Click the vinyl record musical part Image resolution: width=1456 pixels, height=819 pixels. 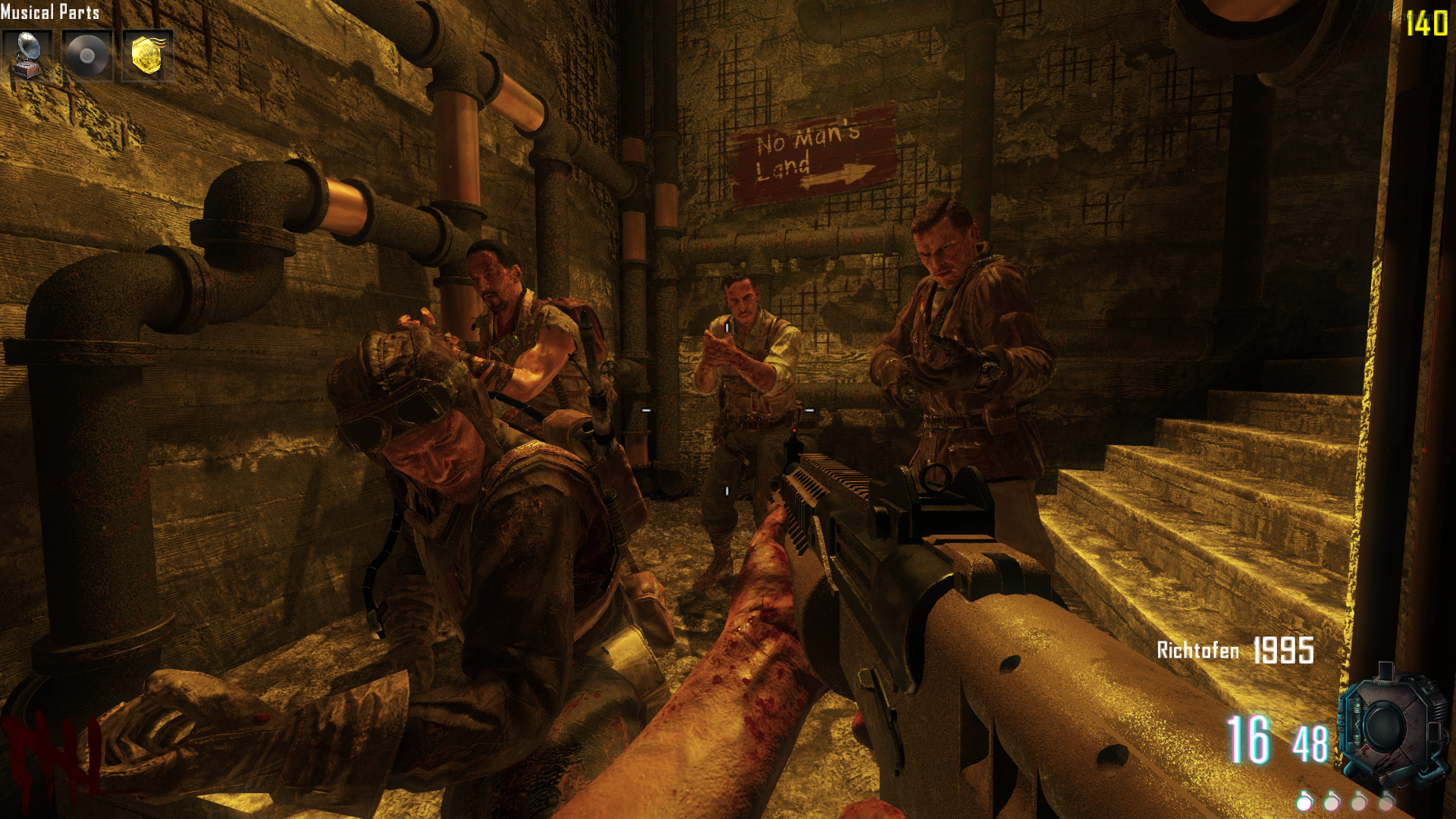click(87, 55)
